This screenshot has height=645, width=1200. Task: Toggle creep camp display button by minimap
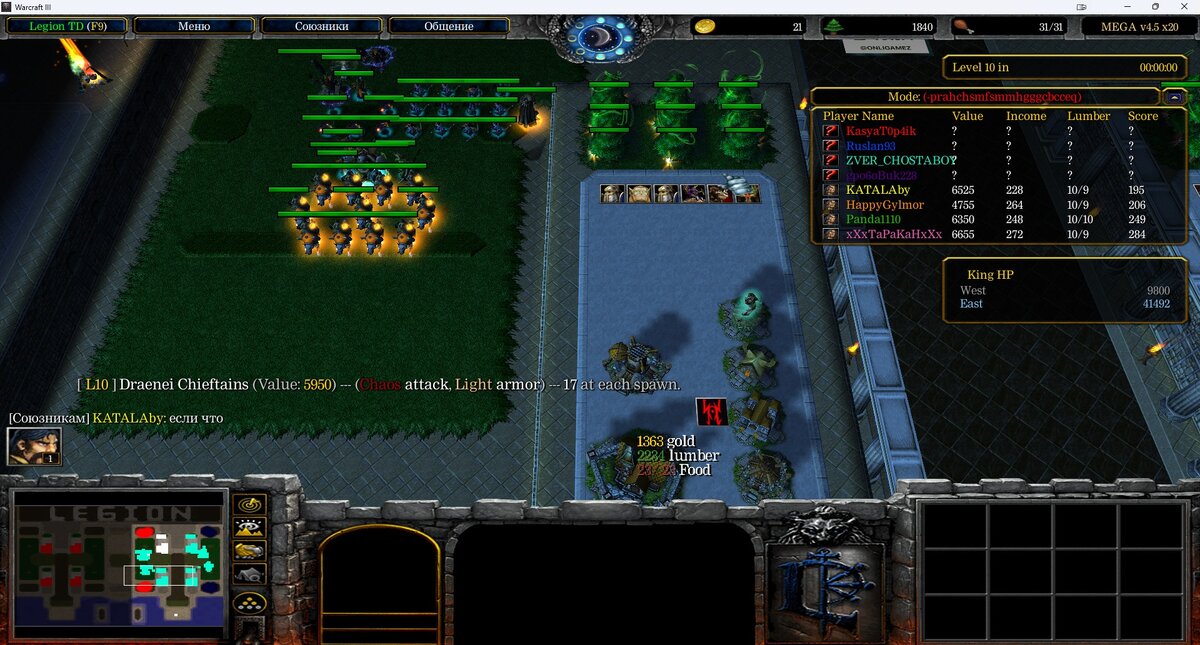click(x=249, y=575)
